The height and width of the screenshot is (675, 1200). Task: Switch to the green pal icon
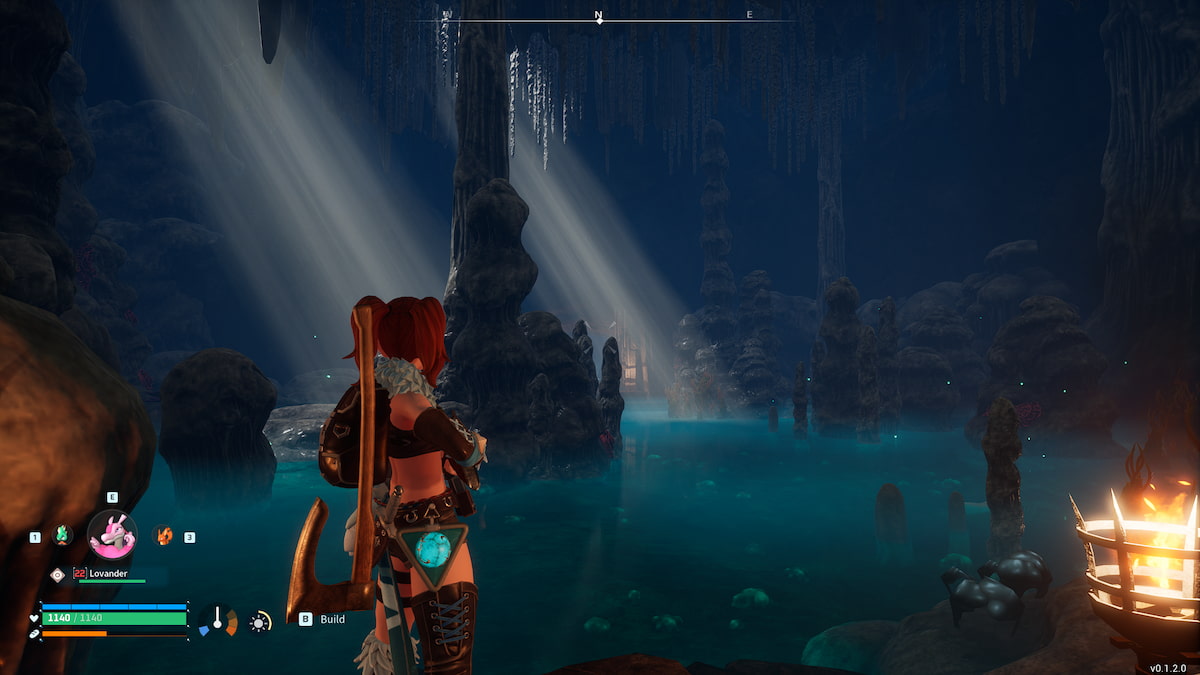click(x=62, y=535)
